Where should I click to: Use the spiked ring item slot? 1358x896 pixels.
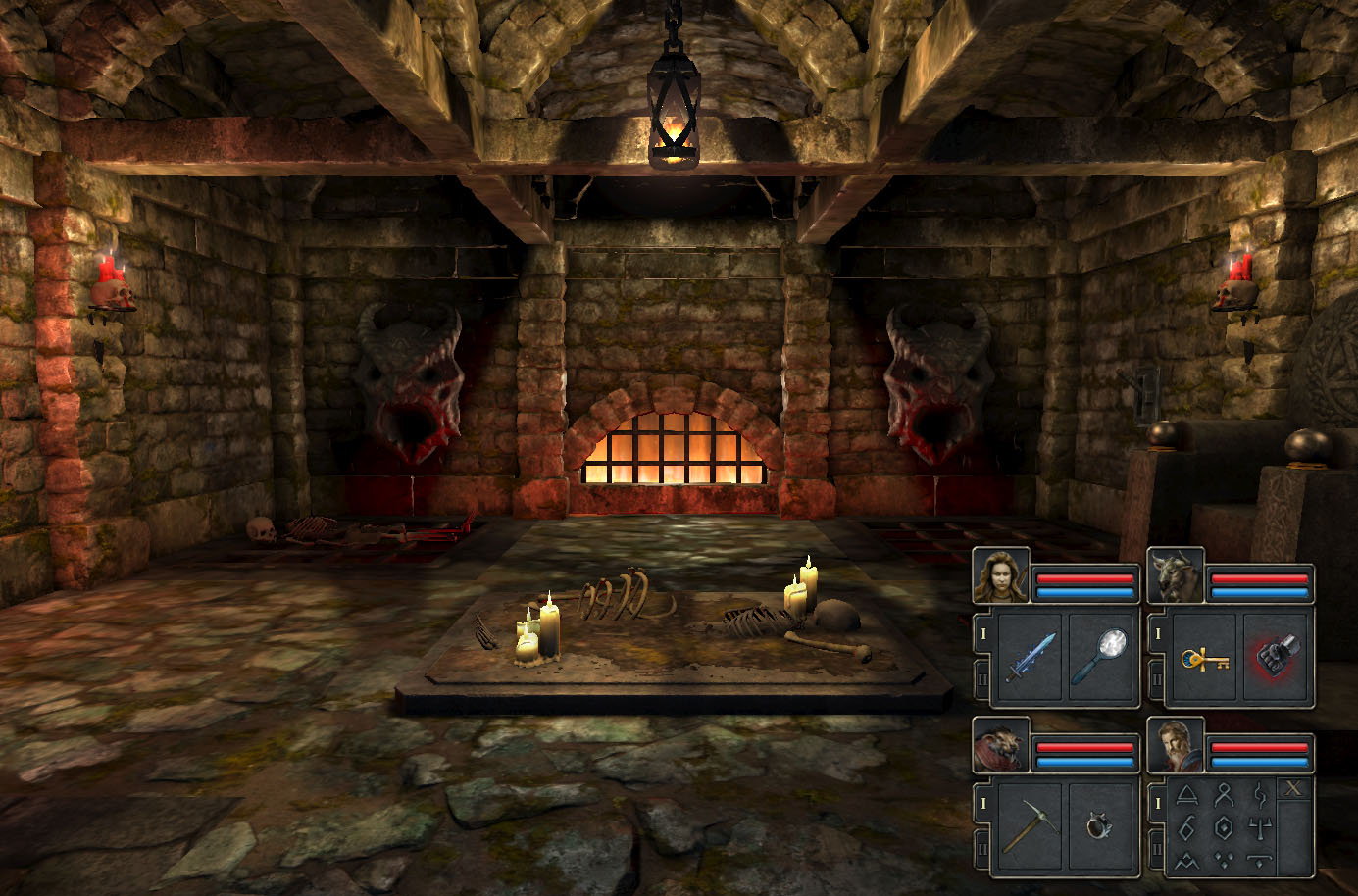[x=1101, y=826]
